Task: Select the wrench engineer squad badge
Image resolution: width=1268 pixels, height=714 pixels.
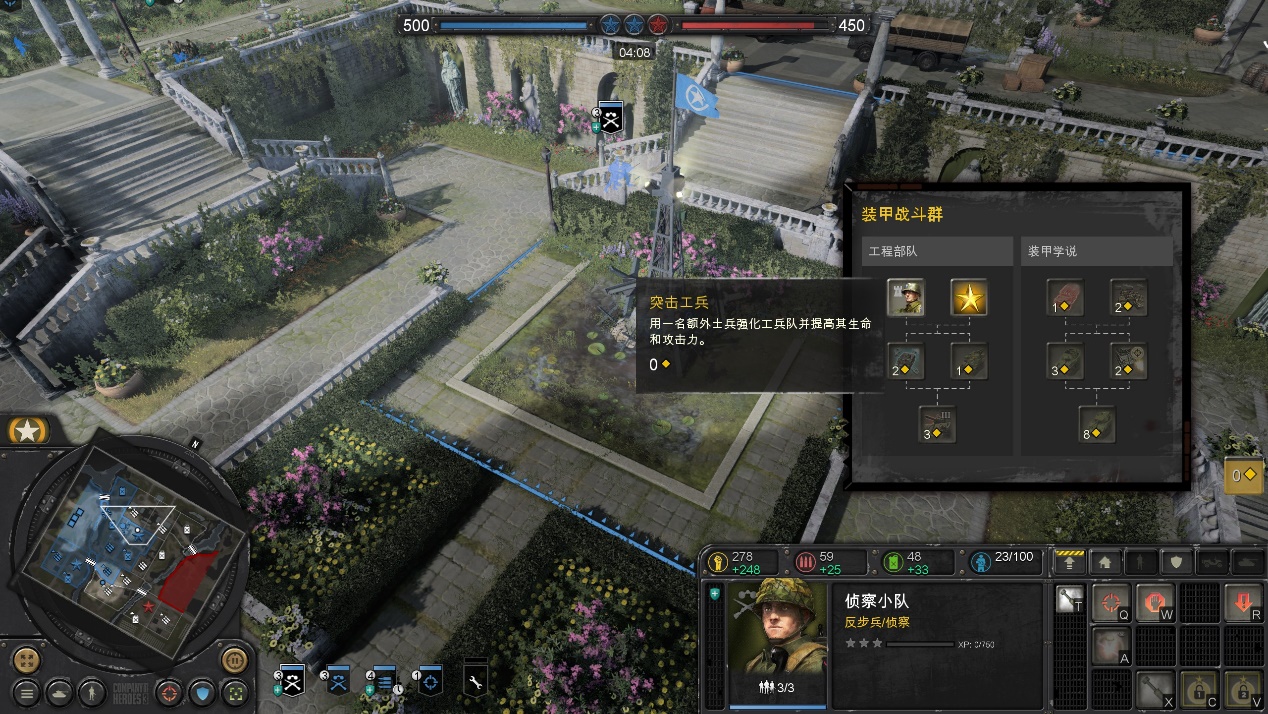Action: [476, 682]
